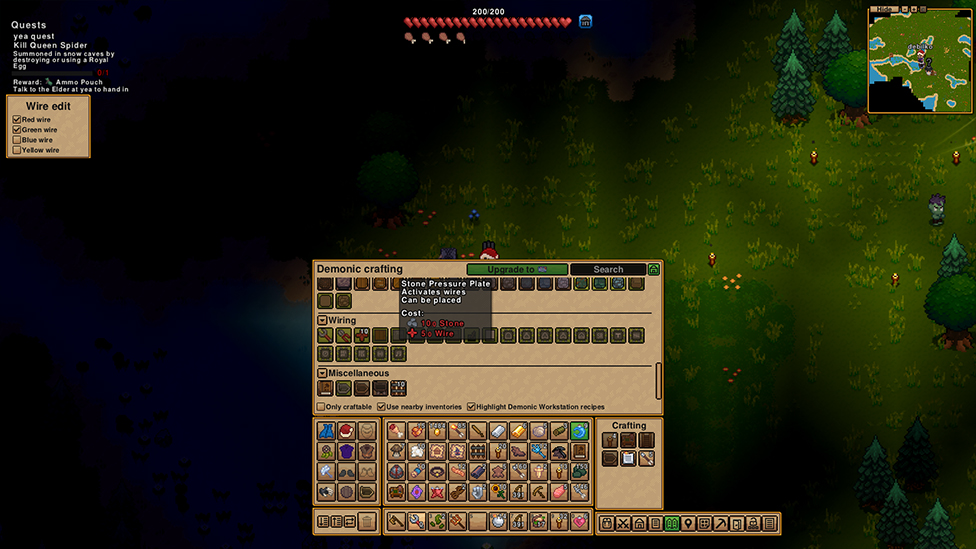Click the trash can slot
976x549 pixels.
[367, 522]
